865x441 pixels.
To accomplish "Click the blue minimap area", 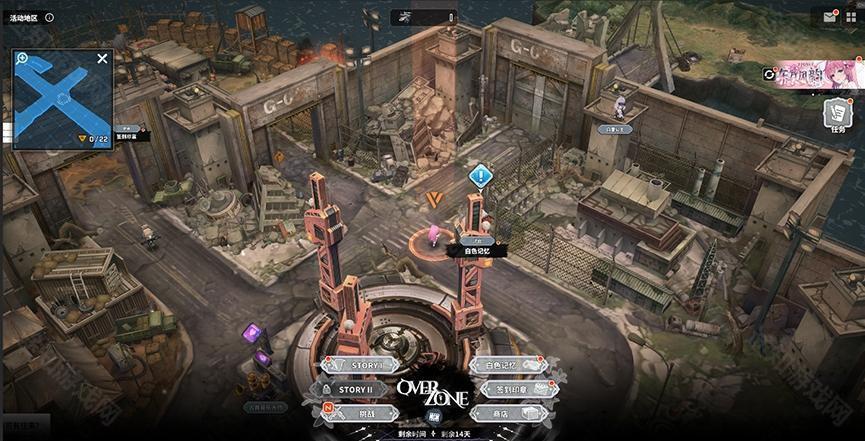I will [x=62, y=98].
